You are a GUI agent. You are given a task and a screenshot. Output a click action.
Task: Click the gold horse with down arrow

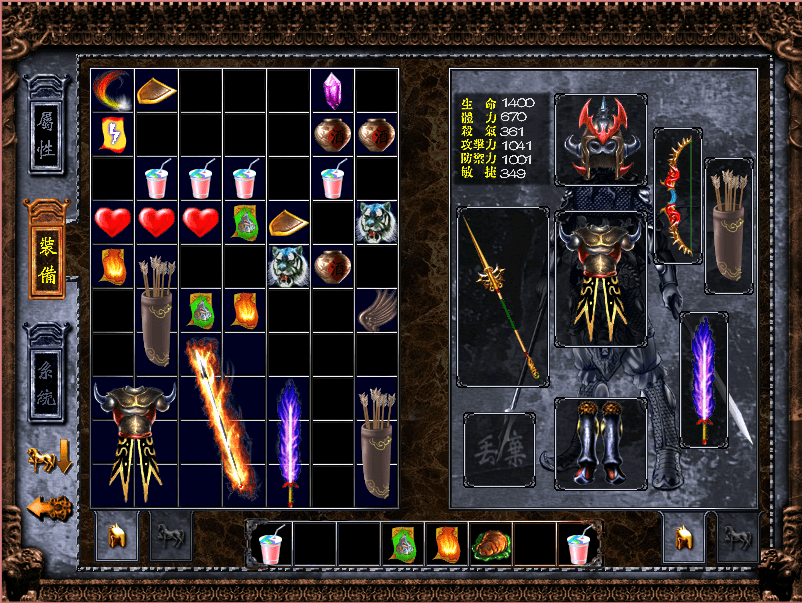point(48,459)
